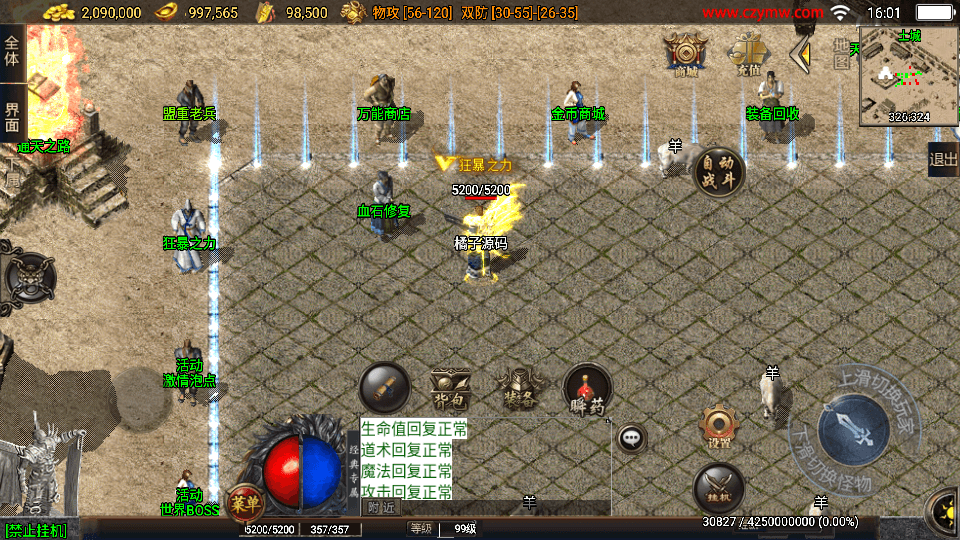Tap the sword attack button

pyautogui.click(x=852, y=430)
